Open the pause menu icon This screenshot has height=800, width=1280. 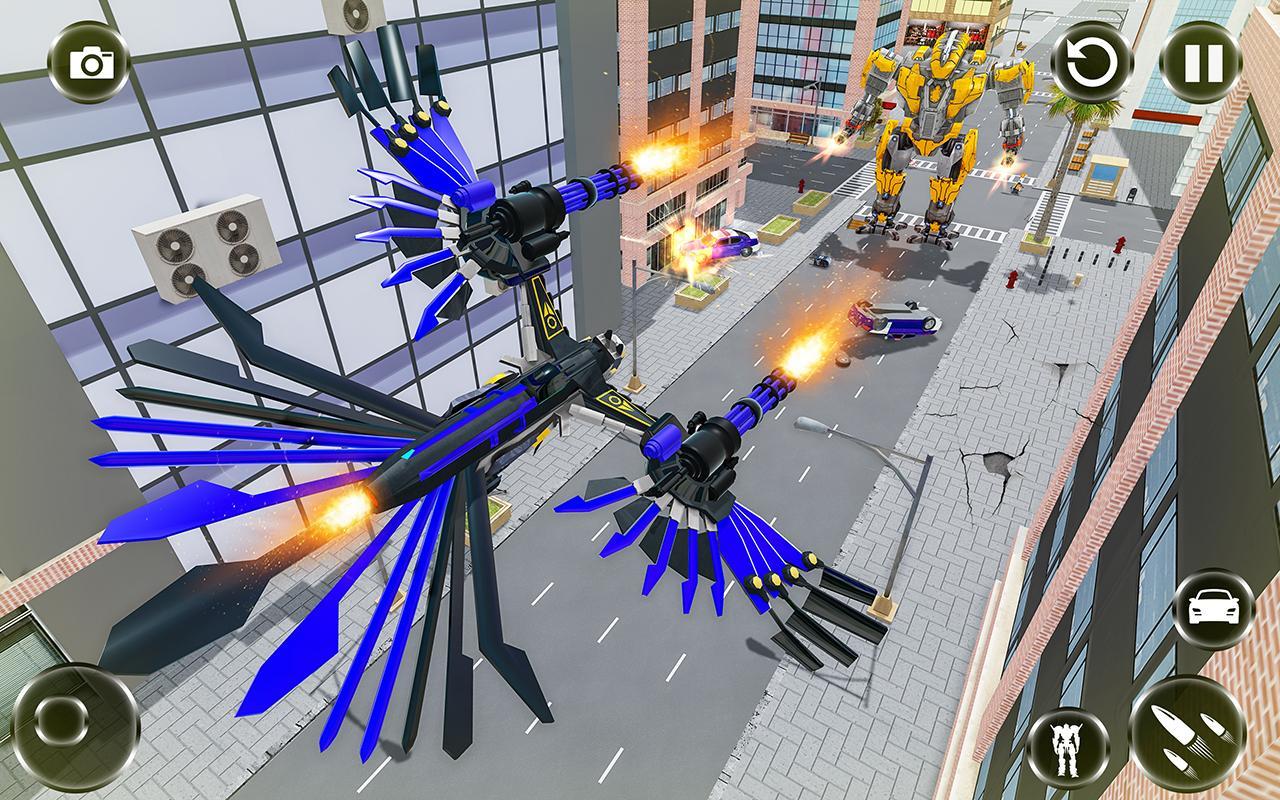(1205, 62)
